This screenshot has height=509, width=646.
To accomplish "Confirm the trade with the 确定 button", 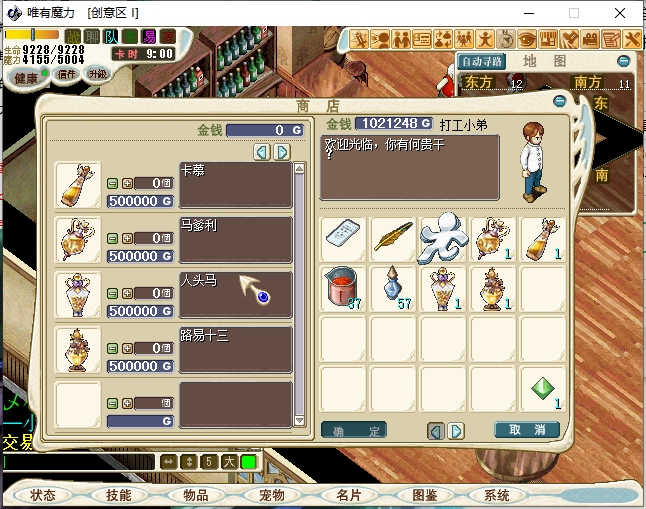I will tap(354, 430).
